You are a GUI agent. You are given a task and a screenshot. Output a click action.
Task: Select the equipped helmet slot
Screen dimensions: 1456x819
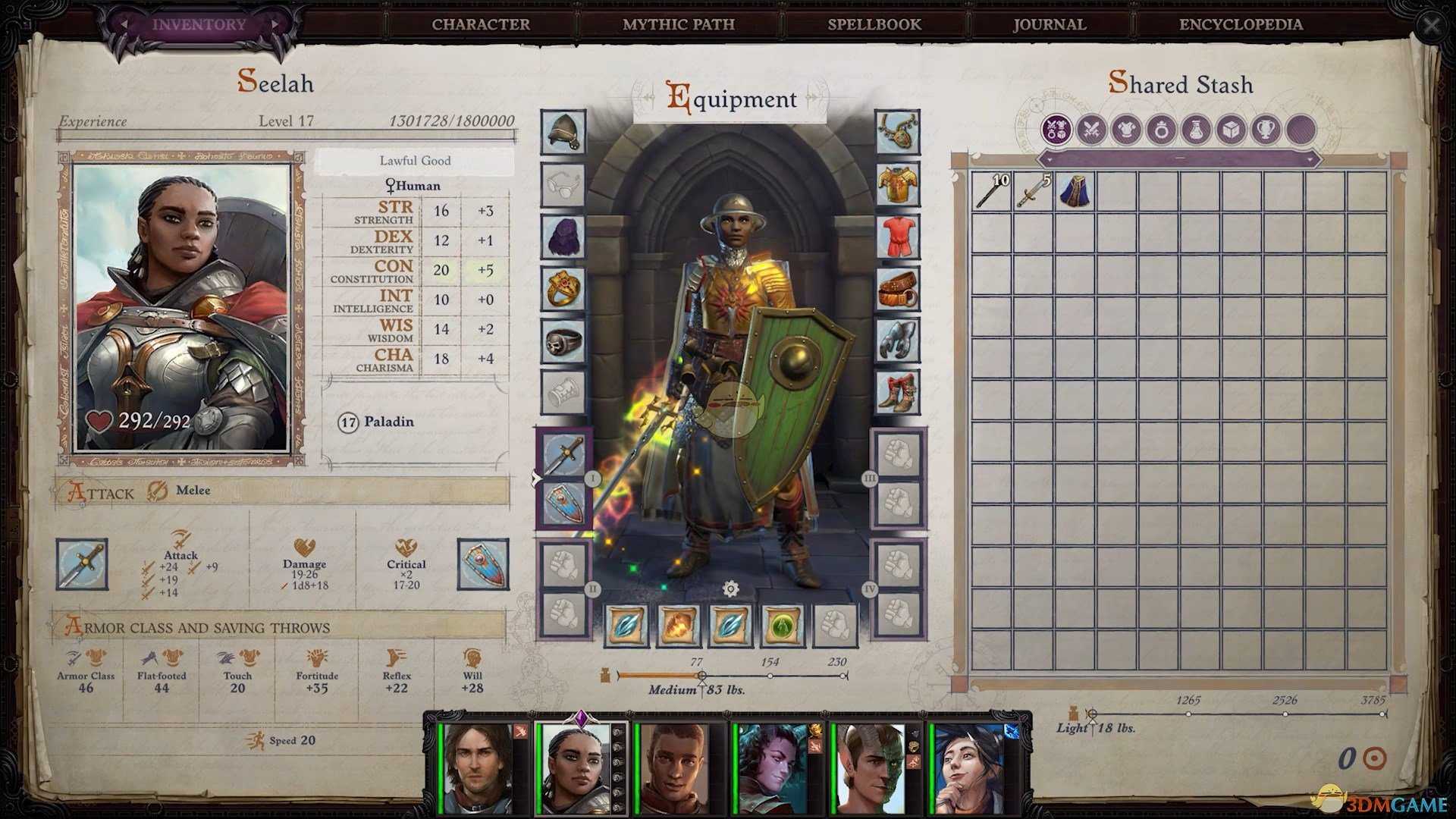click(563, 132)
